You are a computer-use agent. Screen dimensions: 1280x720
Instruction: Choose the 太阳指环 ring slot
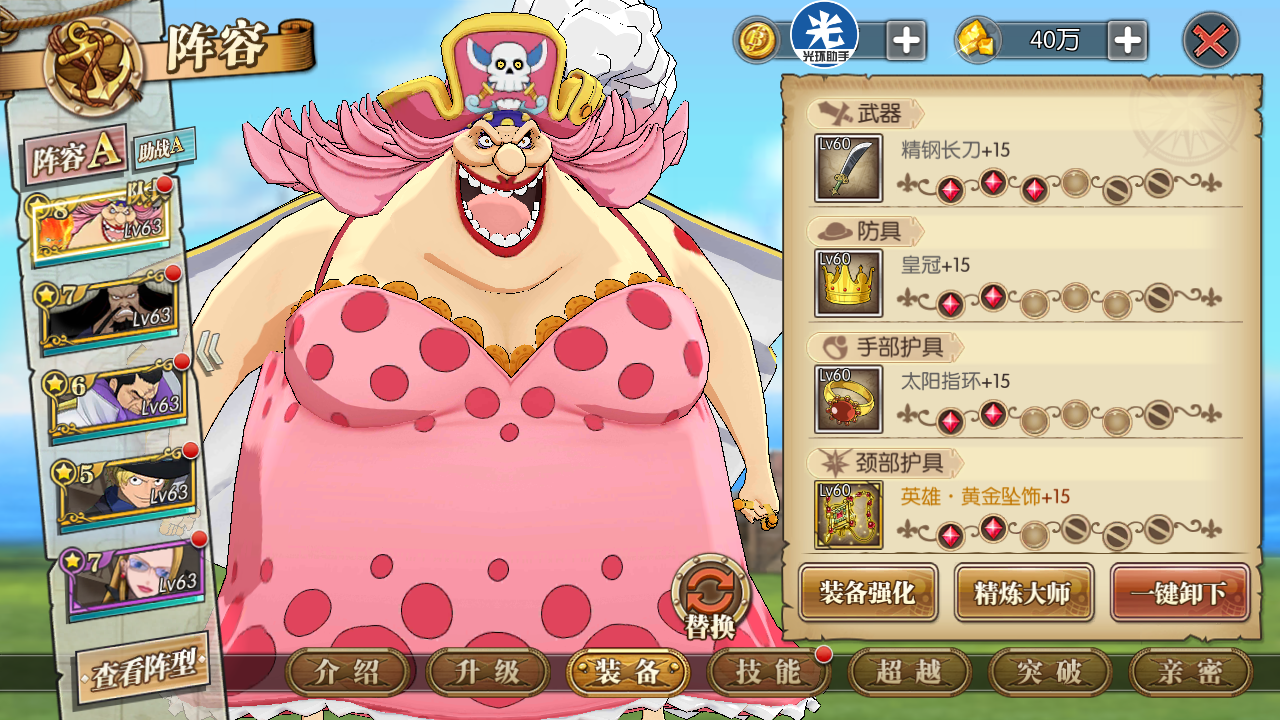[848, 399]
